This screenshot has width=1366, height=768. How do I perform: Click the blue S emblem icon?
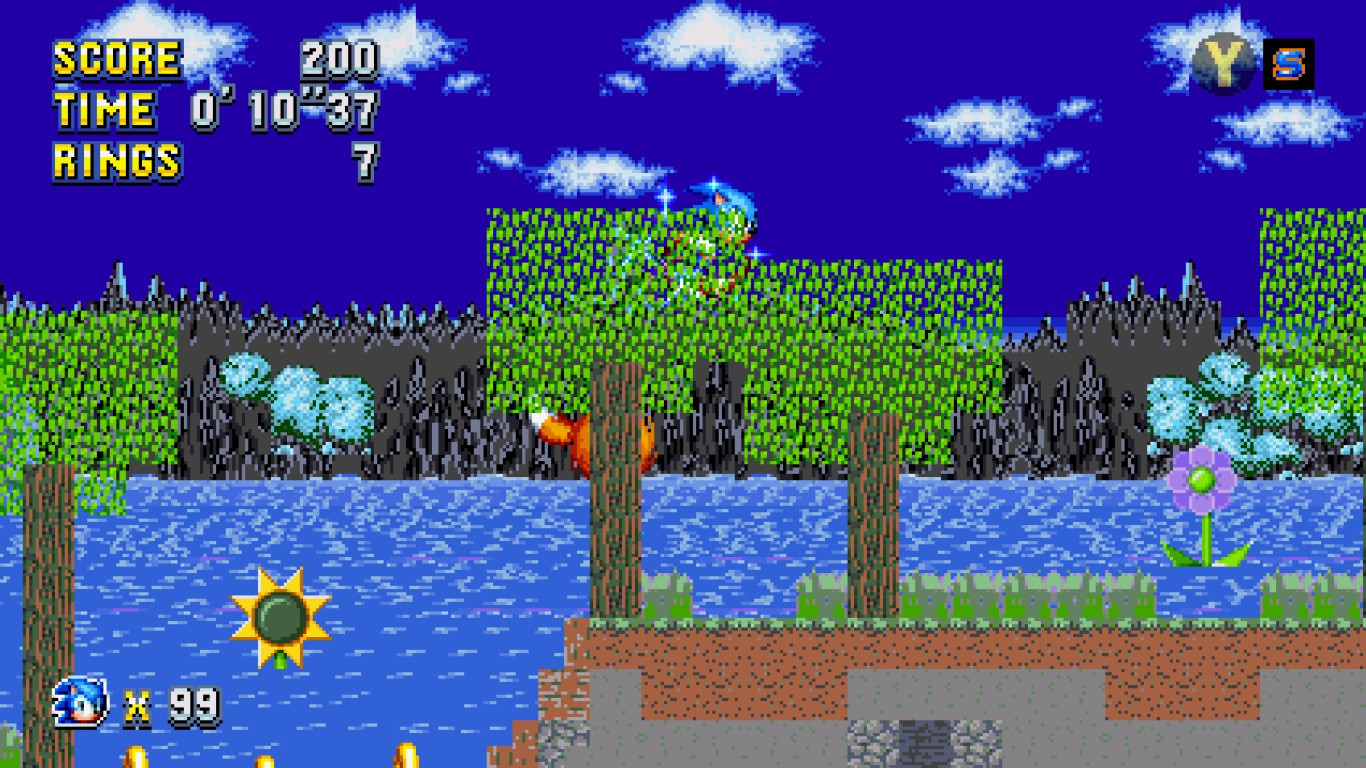[1290, 64]
